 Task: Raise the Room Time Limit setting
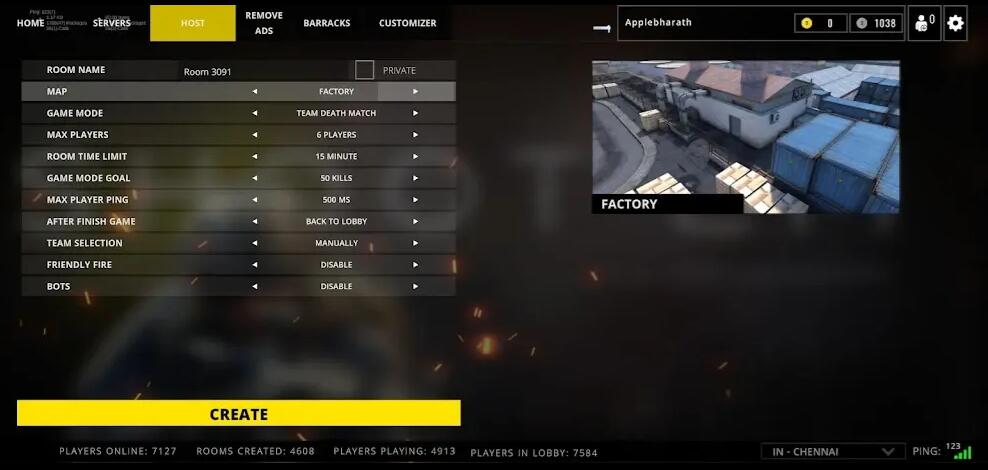pyautogui.click(x=416, y=157)
